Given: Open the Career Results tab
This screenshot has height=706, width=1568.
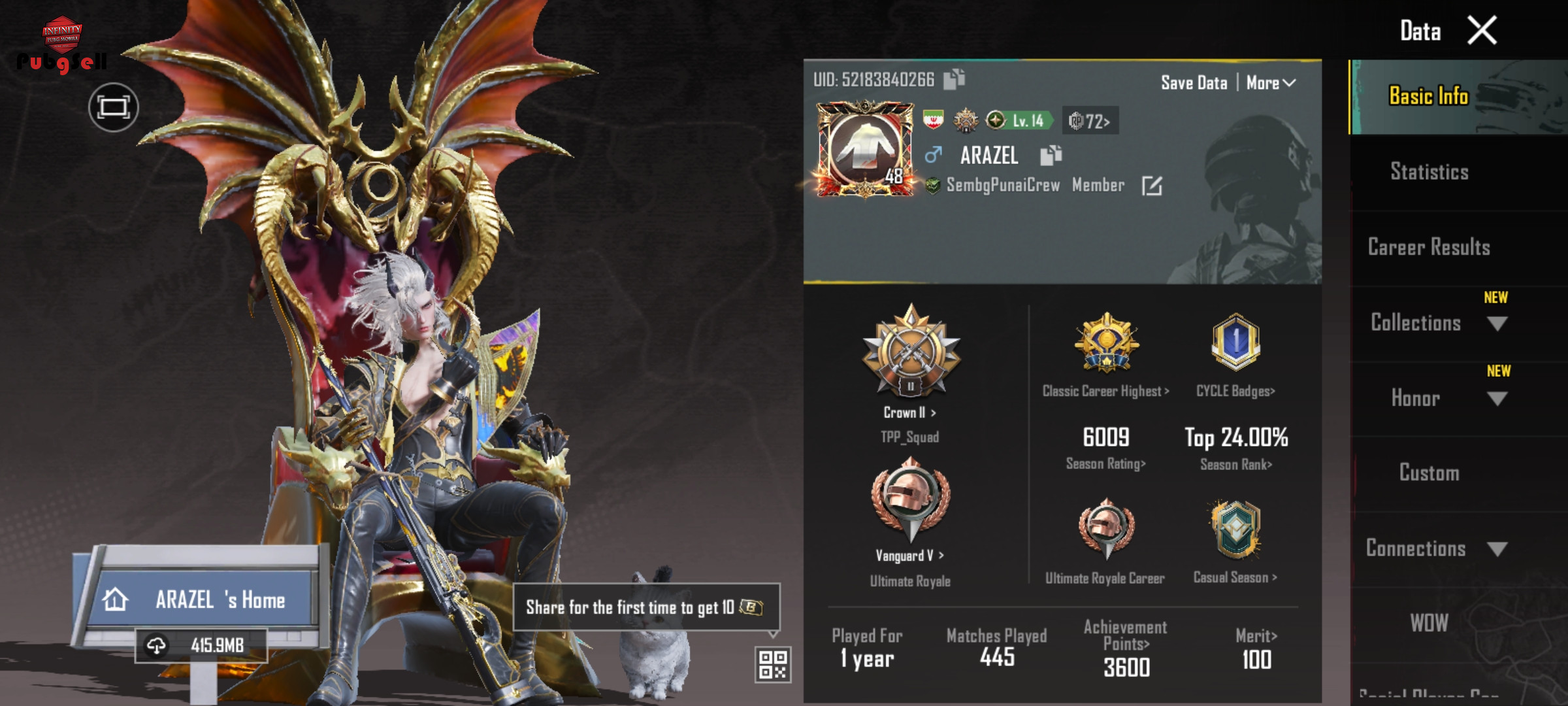Looking at the screenshot, I should coord(1429,247).
